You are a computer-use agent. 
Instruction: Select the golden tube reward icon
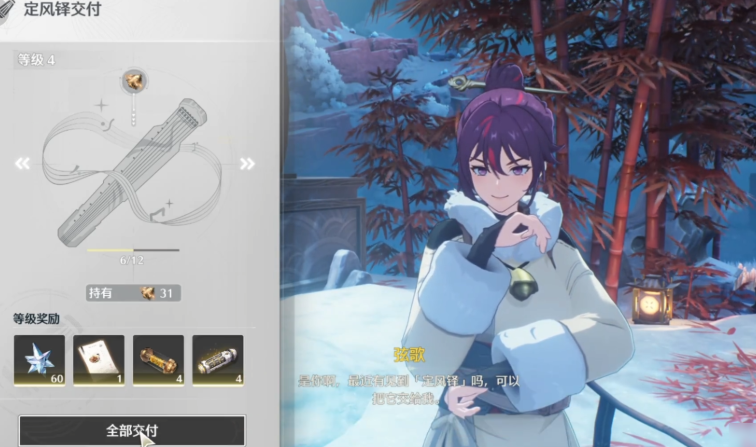(x=158, y=360)
